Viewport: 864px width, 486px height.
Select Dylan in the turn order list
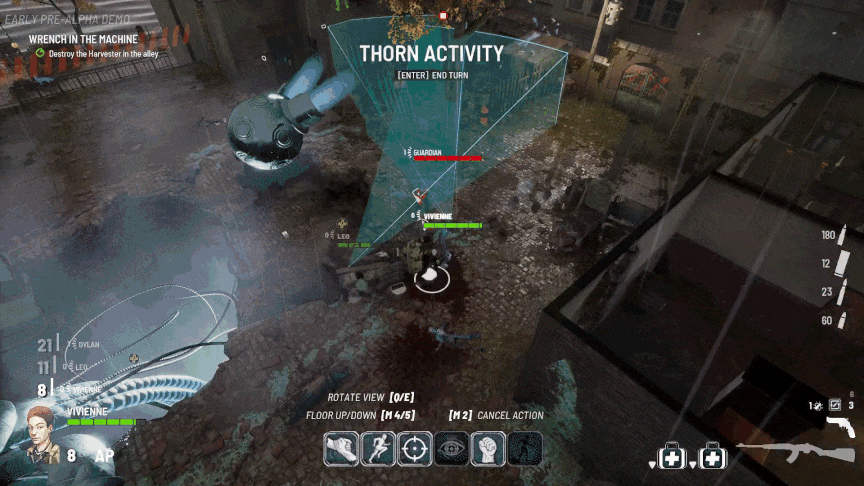point(87,345)
